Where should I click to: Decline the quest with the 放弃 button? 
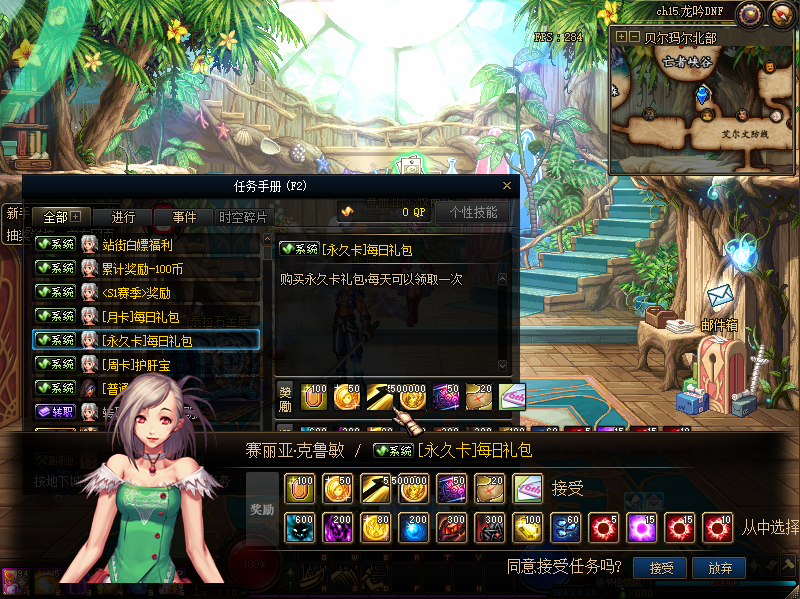tap(720, 568)
